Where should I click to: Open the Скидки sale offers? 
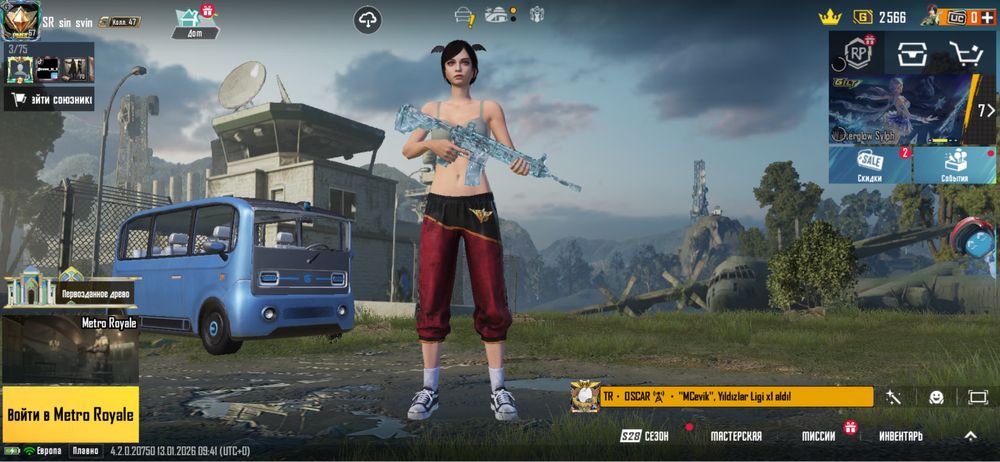pyautogui.click(x=869, y=165)
